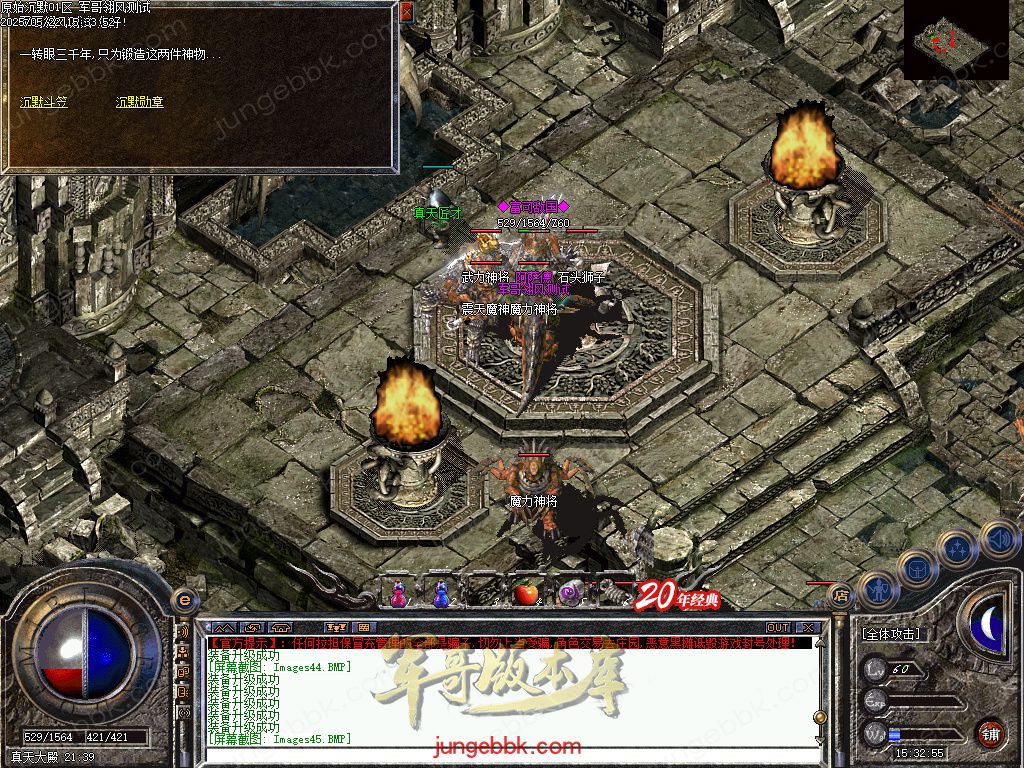
Task: Click the 店 shop button
Action: (841, 593)
